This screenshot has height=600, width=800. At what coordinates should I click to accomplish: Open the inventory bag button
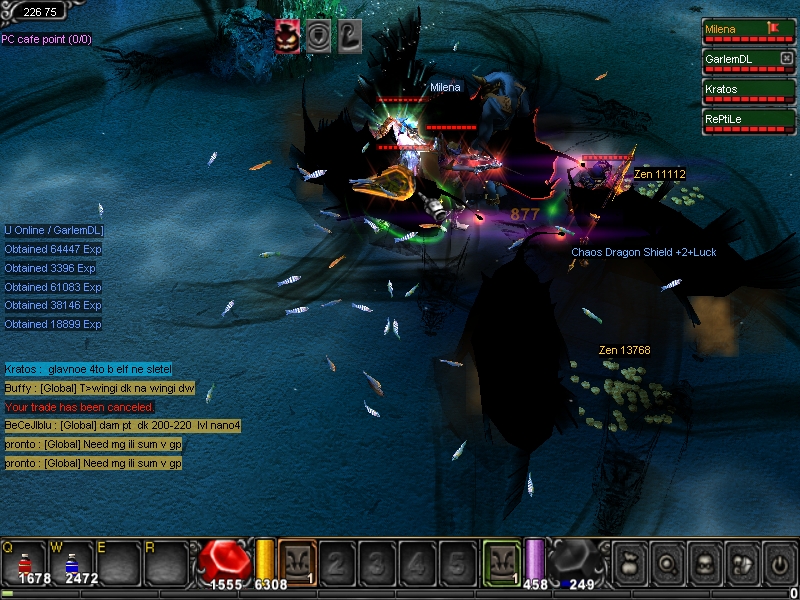(630, 563)
